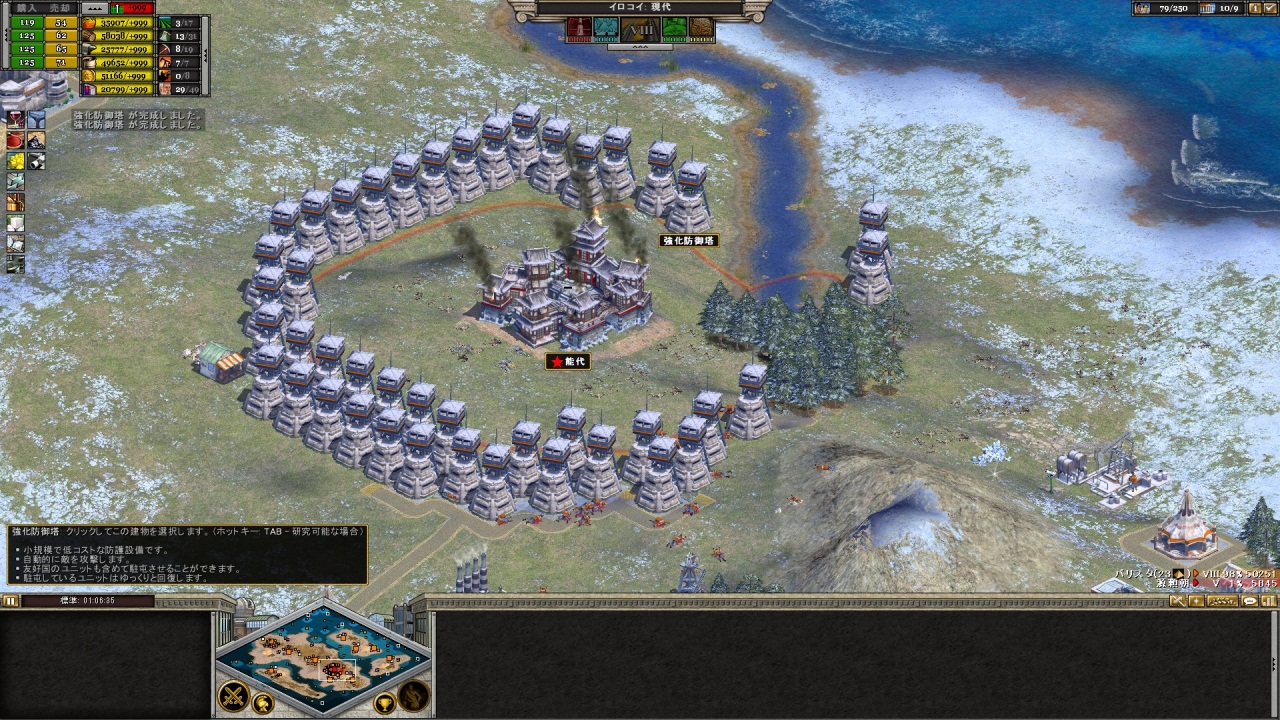Image resolution: width=1280 pixels, height=720 pixels.
Task: Click the gold helmet button near the minimap
Action: point(263,702)
